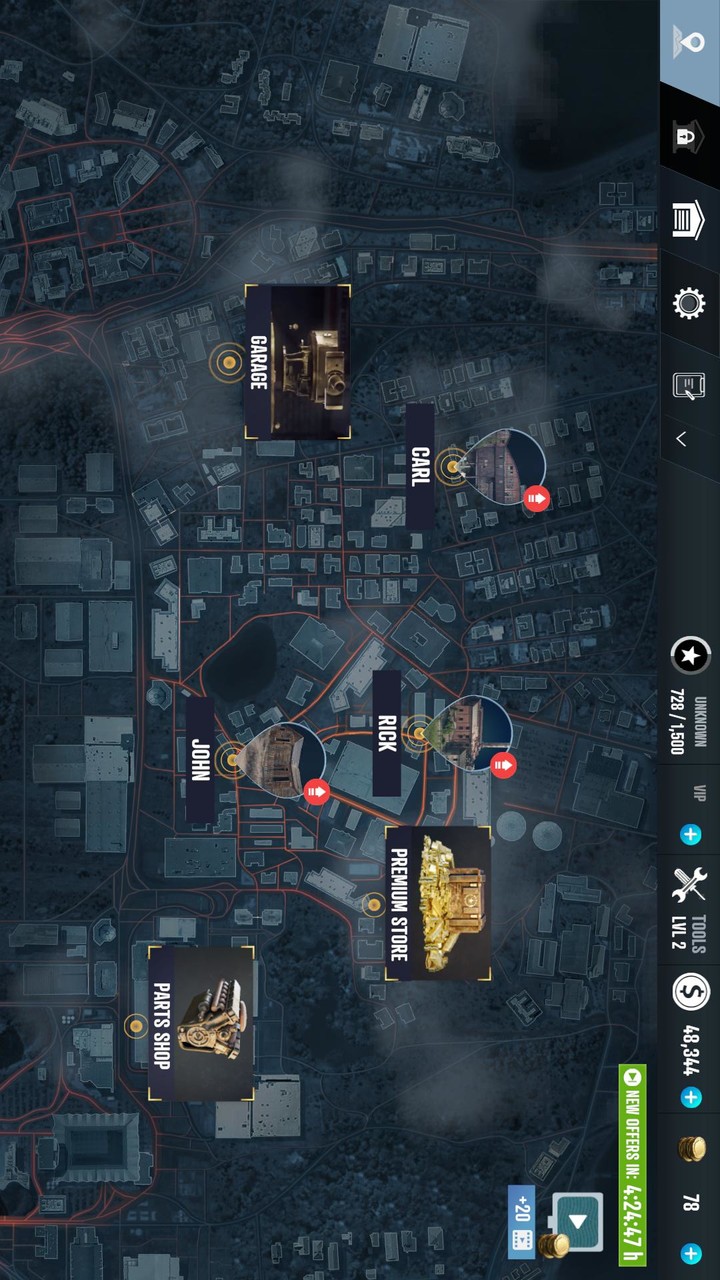The image size is (720, 1280).
Task: Open the star rank profile badge
Action: (689, 656)
